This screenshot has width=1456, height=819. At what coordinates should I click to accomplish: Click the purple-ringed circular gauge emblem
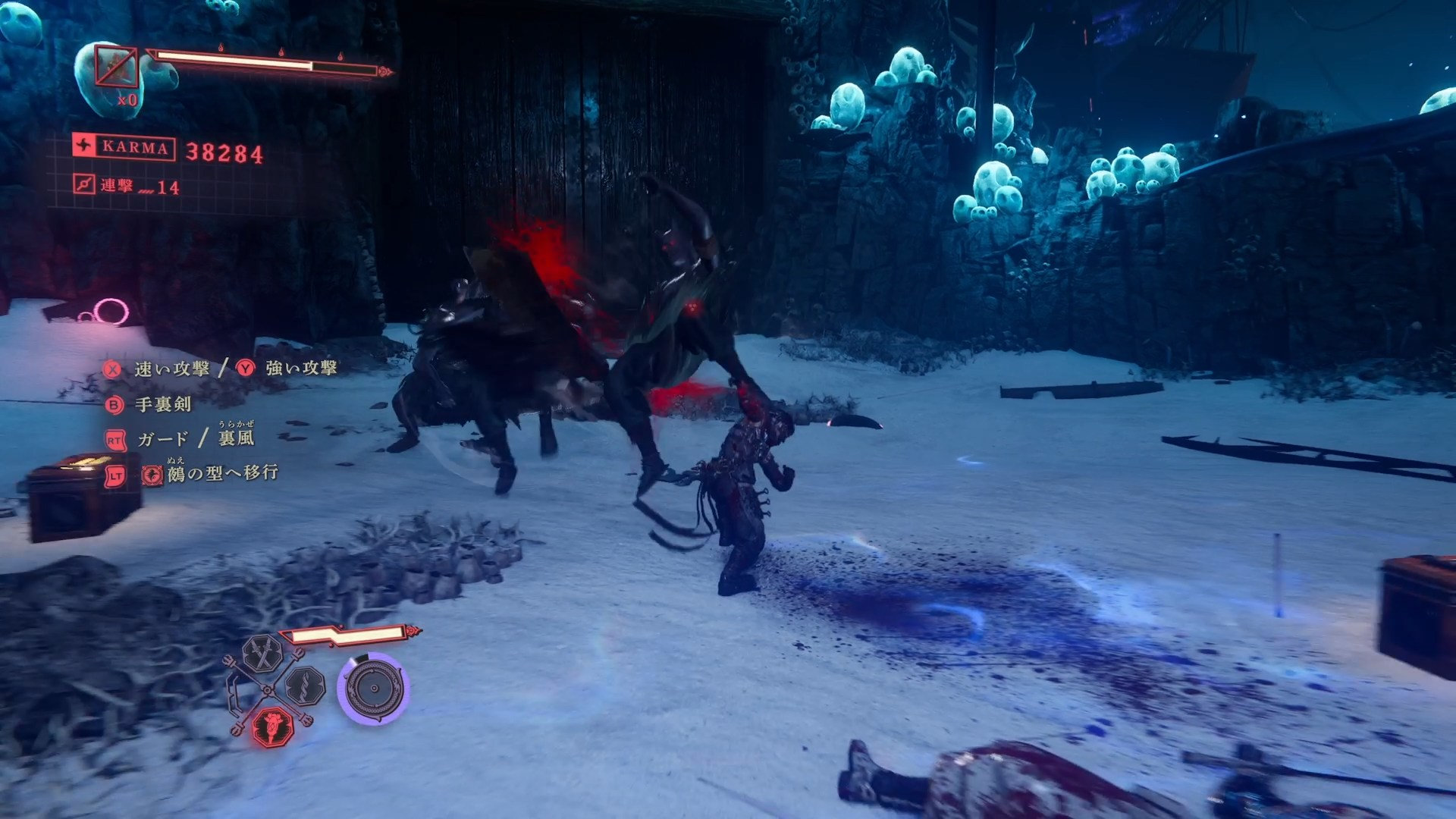(x=373, y=688)
